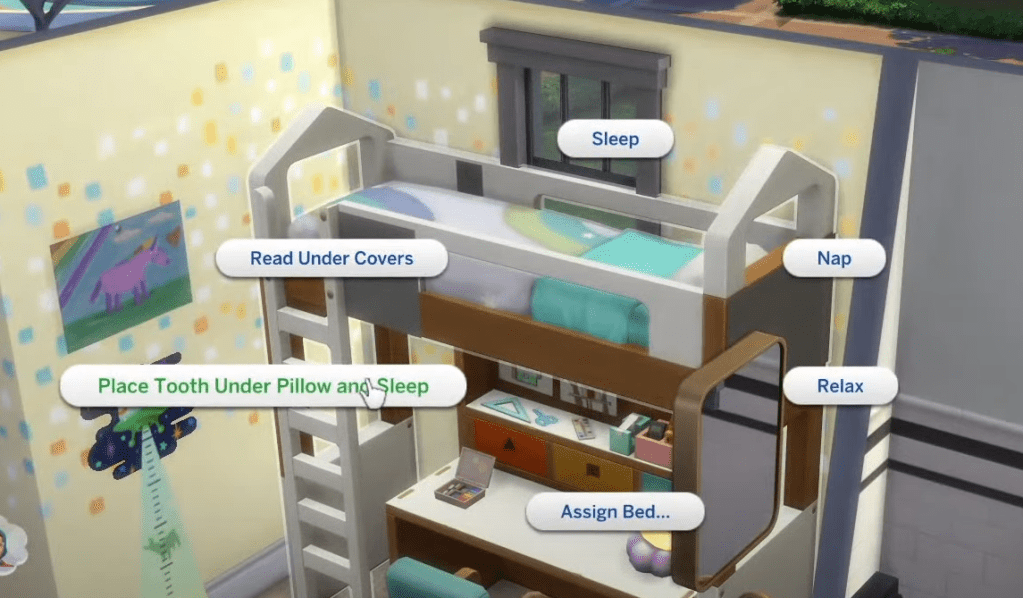Screen dimensions: 1023x598
Task: Select the Relax interaction
Action: coord(840,386)
